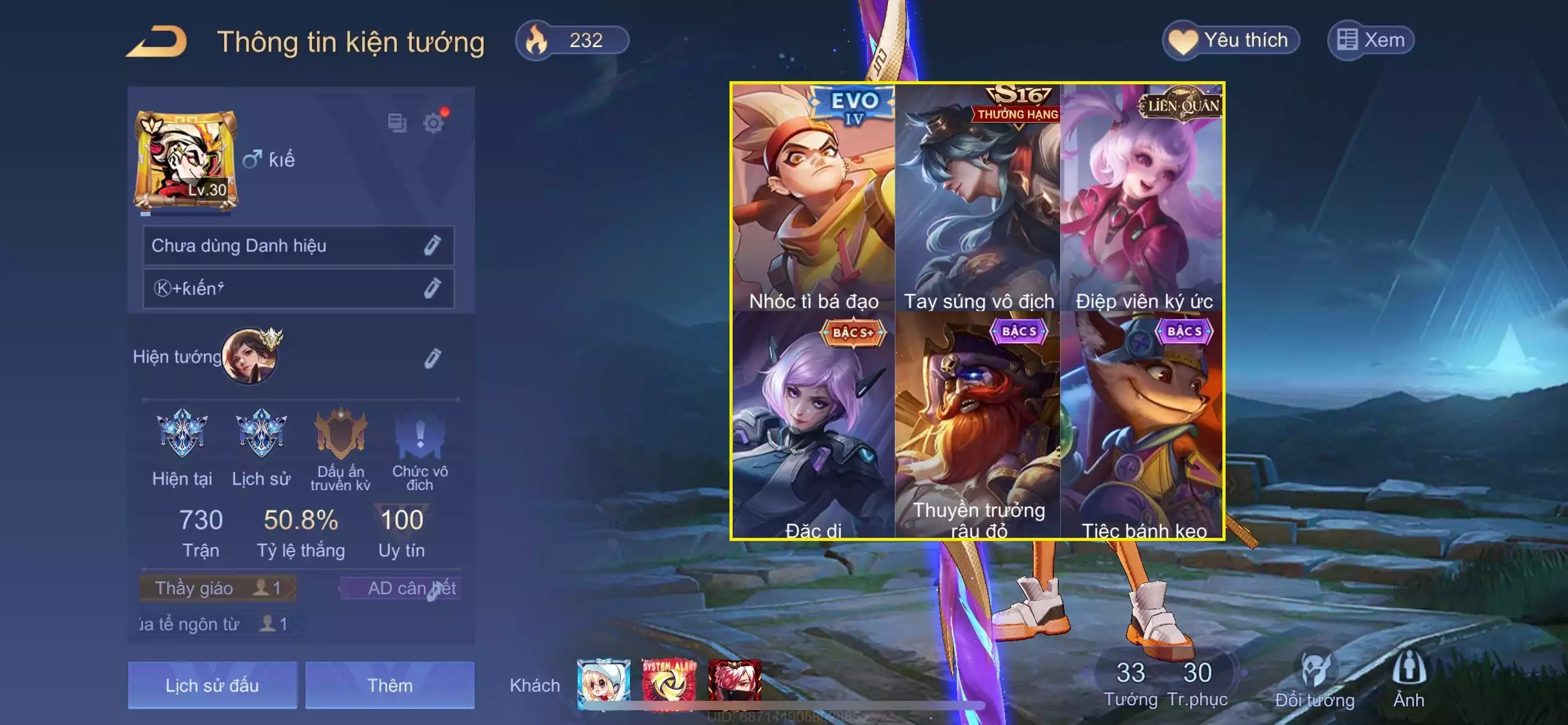
Task: Pick the Thuyền trưởng râu đỏ skin
Action: [x=978, y=426]
